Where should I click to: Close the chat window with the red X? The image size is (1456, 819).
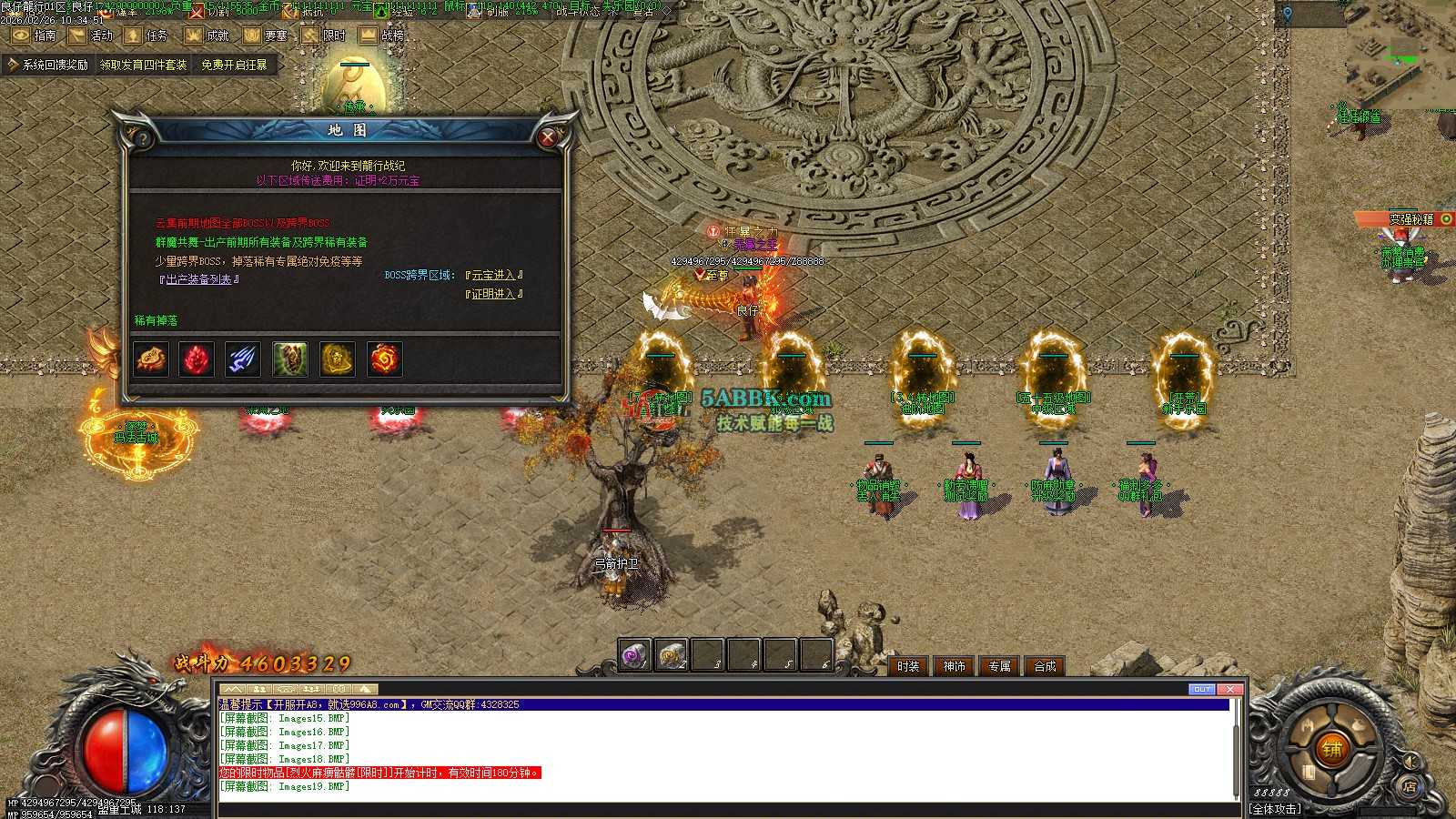point(1229,689)
